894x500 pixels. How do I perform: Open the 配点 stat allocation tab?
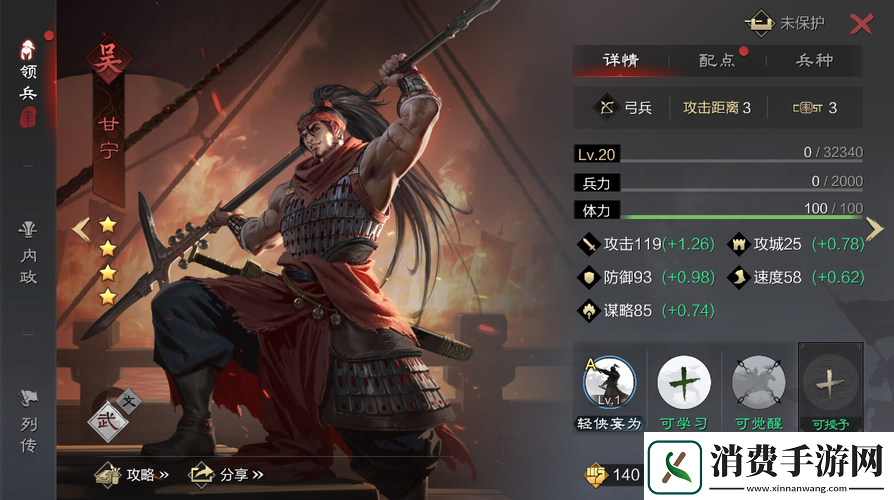(717, 60)
